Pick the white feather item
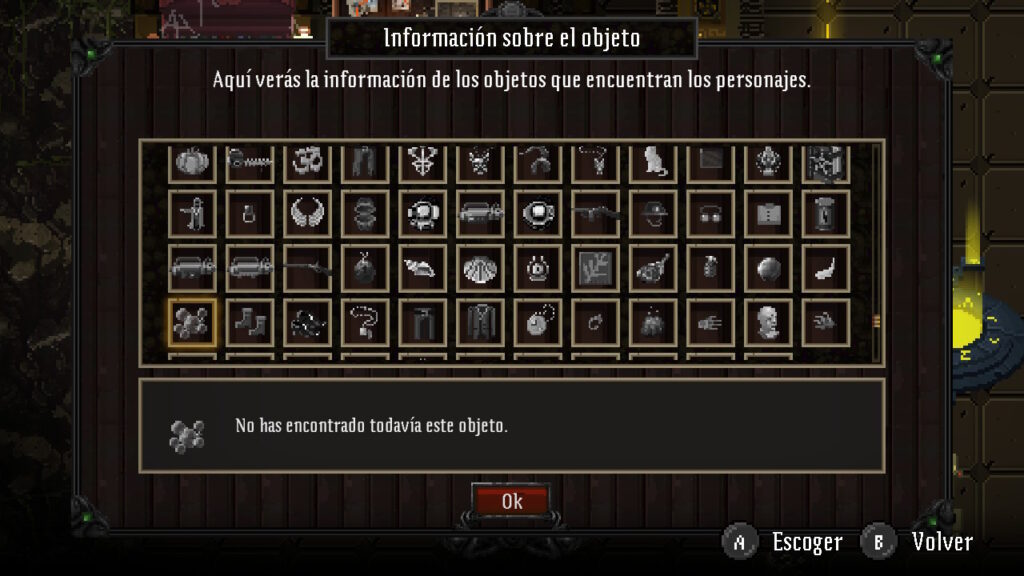The image size is (1024, 576). 827,268
